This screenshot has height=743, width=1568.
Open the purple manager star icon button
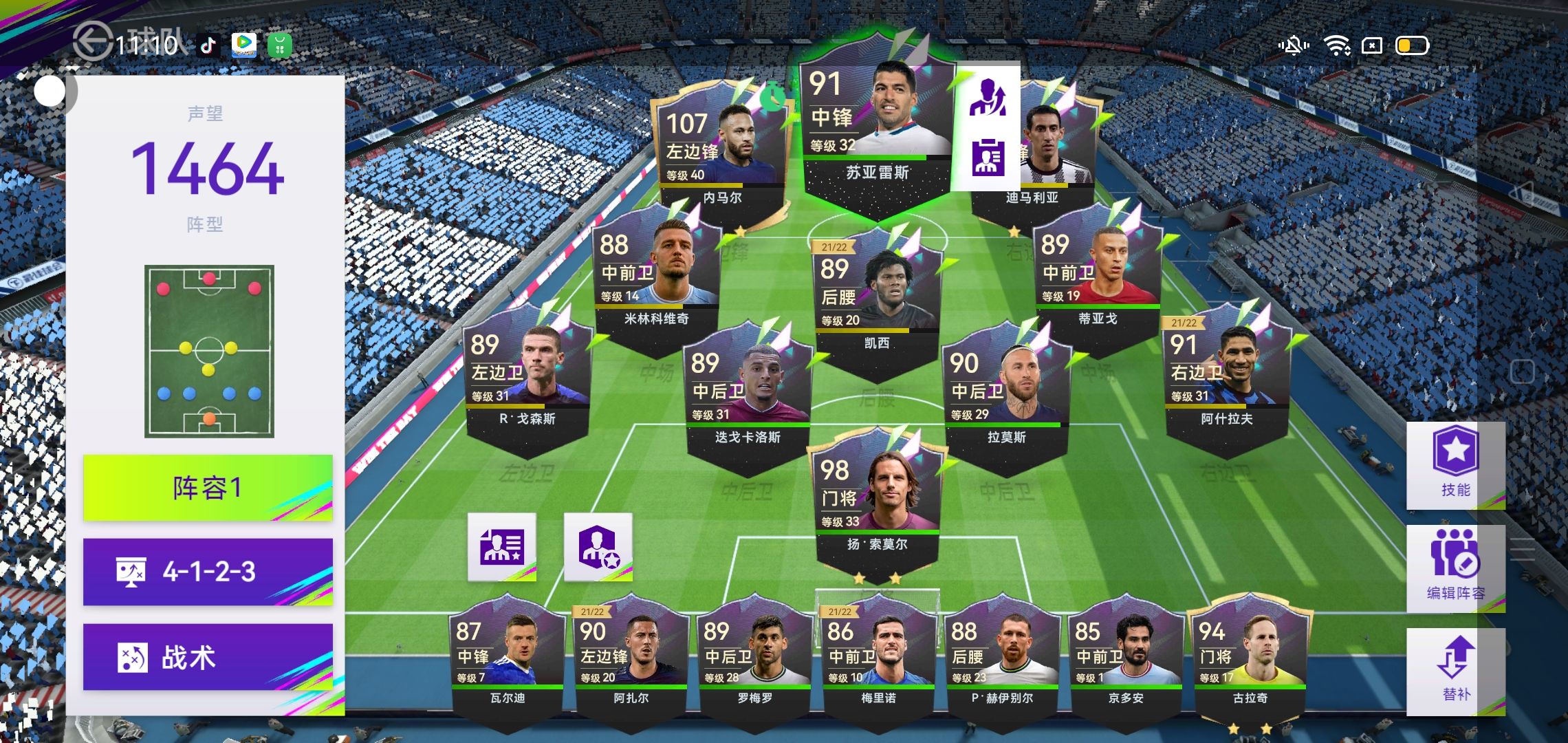point(598,547)
